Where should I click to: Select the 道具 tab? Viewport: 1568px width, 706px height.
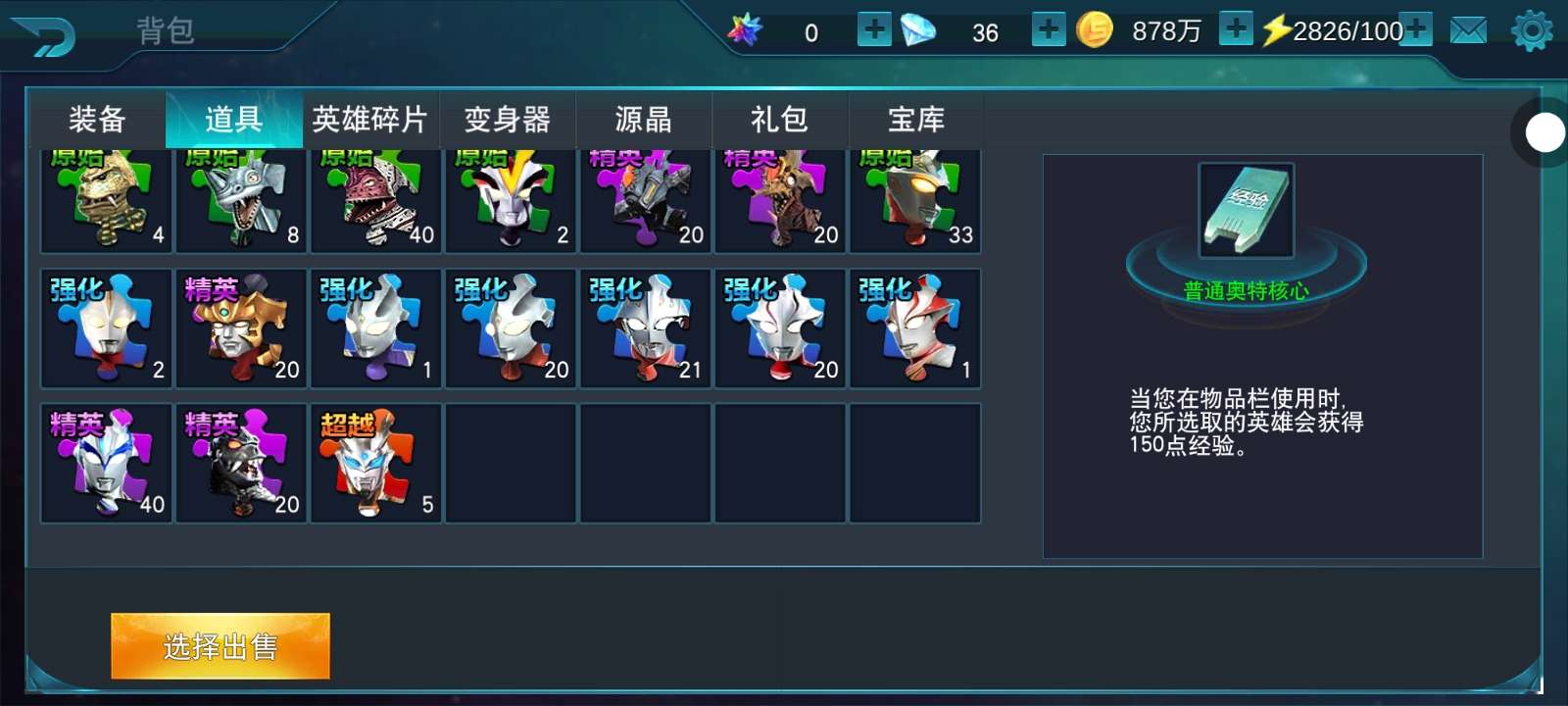(x=233, y=120)
